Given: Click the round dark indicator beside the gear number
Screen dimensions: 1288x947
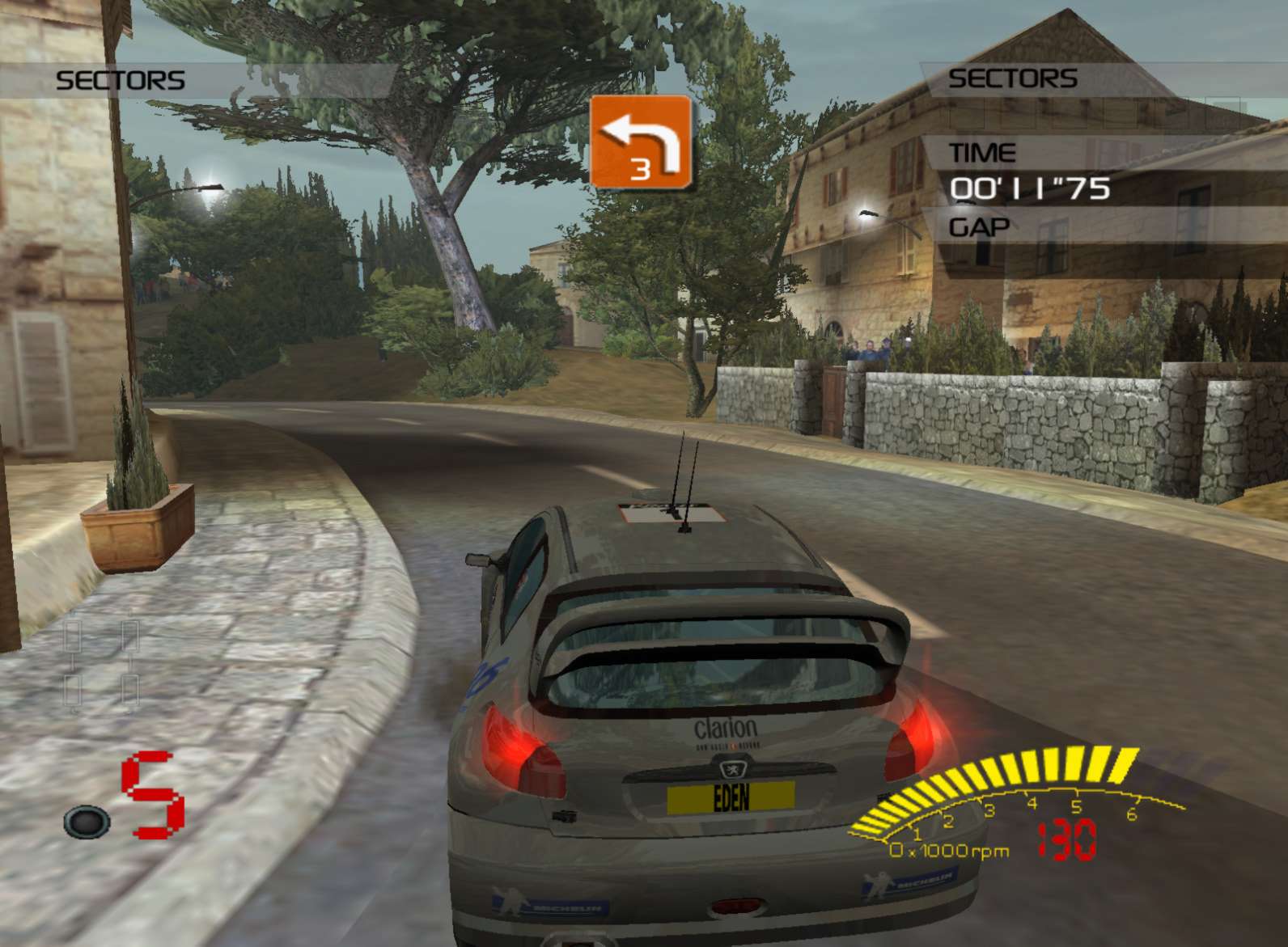Looking at the screenshot, I should click(x=87, y=822).
